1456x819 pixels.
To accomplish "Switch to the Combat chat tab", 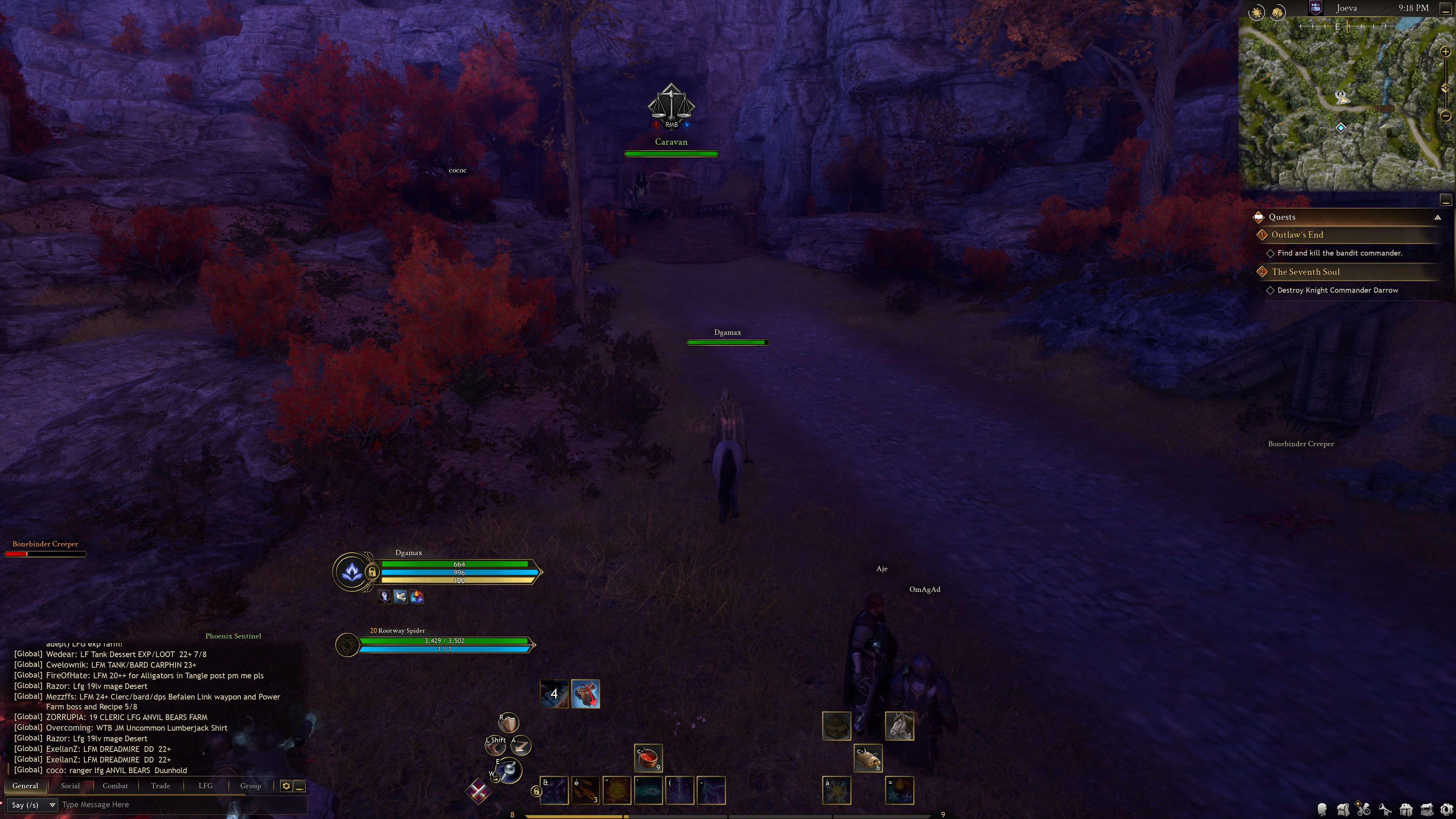I will click(x=115, y=786).
